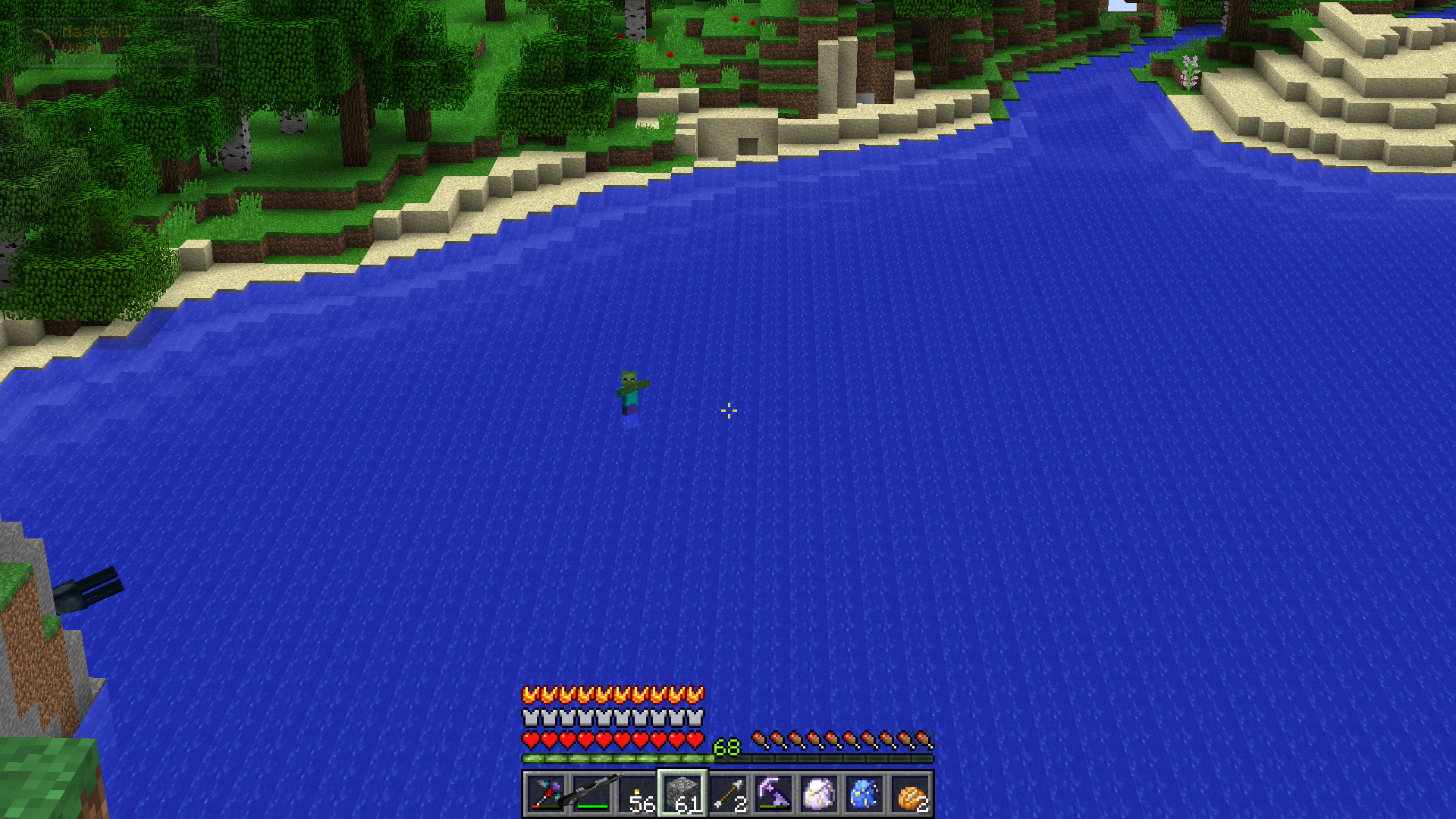Select the orange food item slot
This screenshot has height=819, width=1456.
tap(910, 794)
